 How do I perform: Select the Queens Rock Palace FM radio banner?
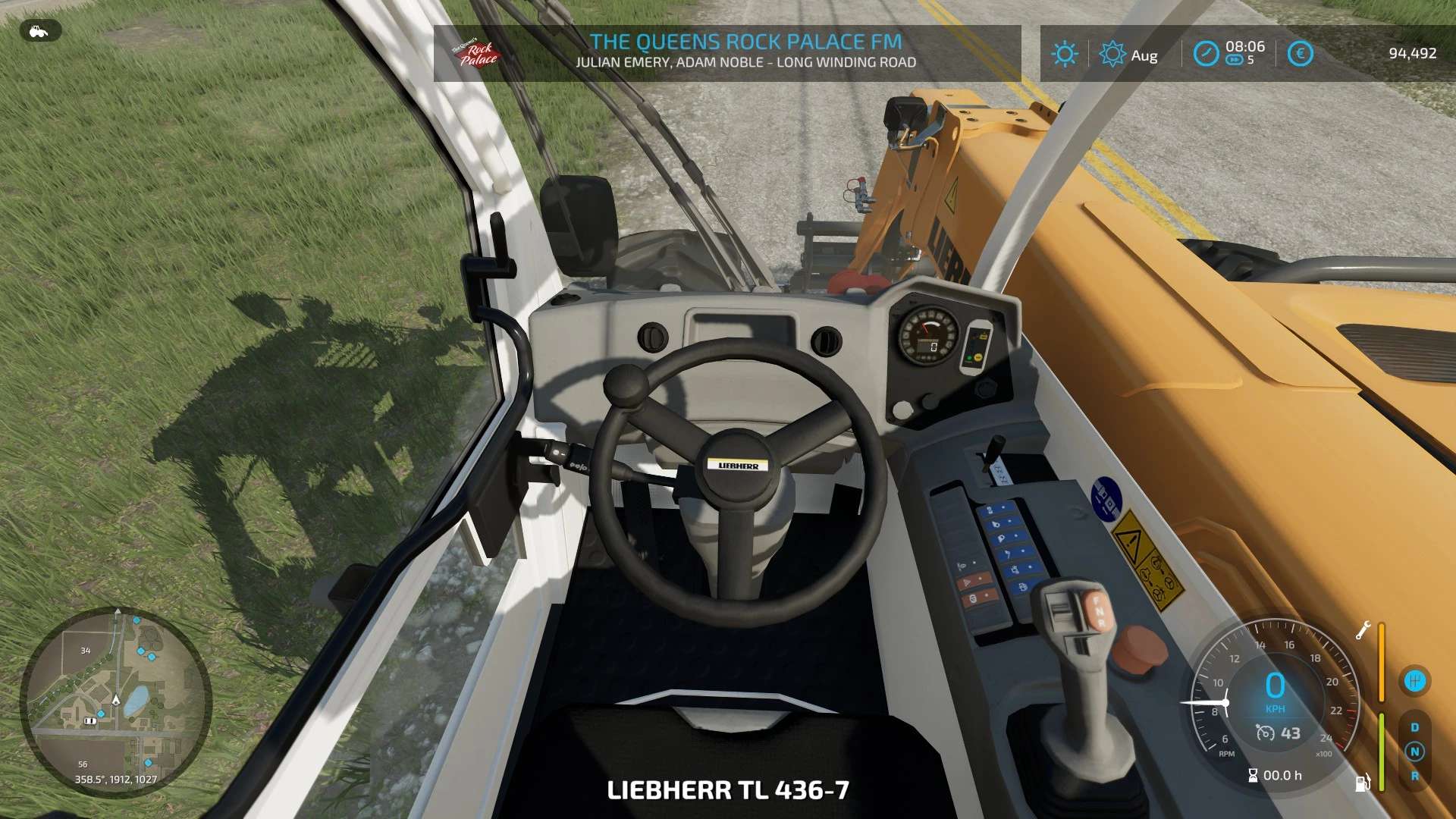726,52
